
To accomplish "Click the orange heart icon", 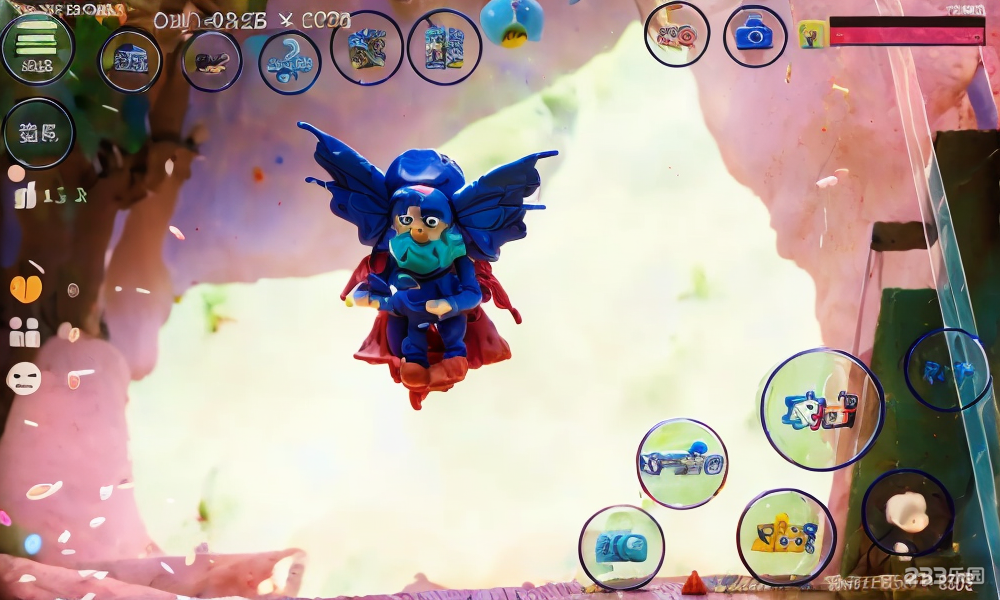I will click(x=26, y=289).
